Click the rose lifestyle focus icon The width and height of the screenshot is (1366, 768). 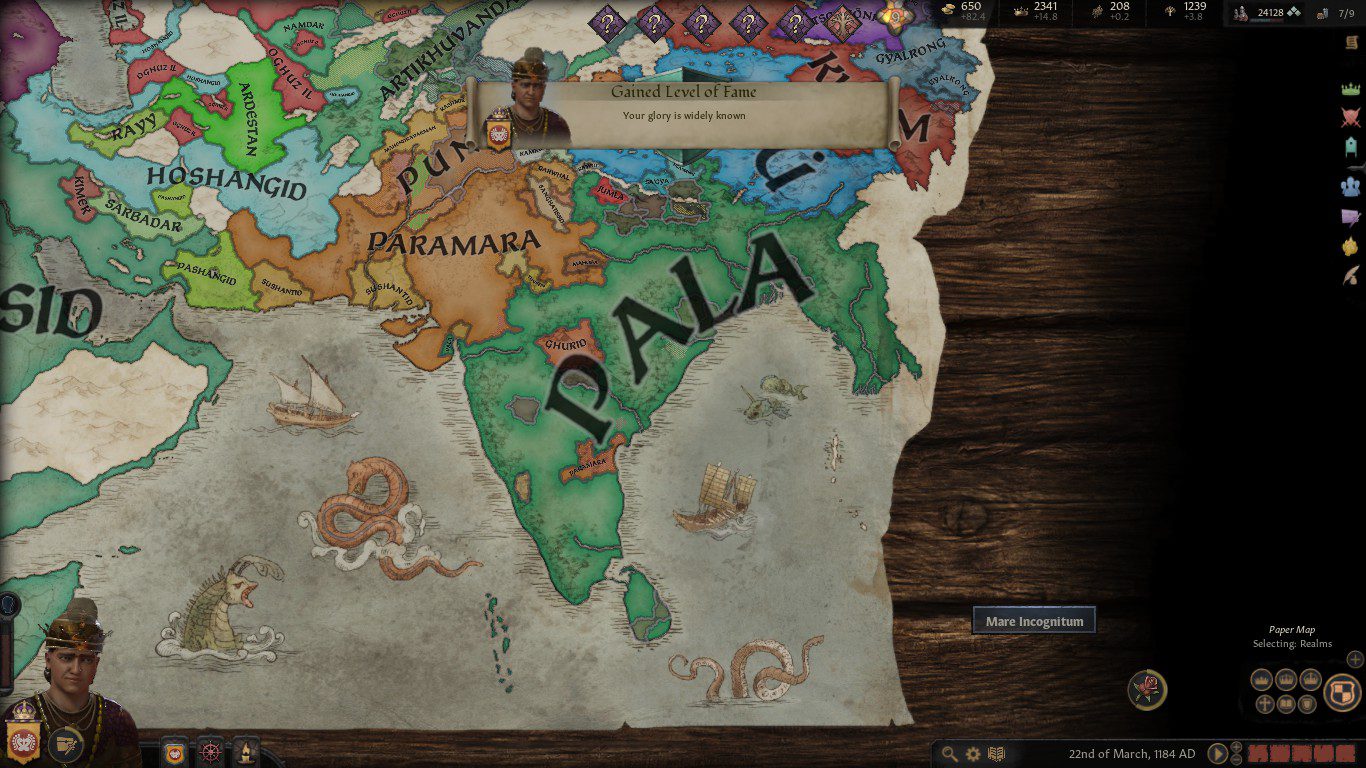coord(1147,690)
